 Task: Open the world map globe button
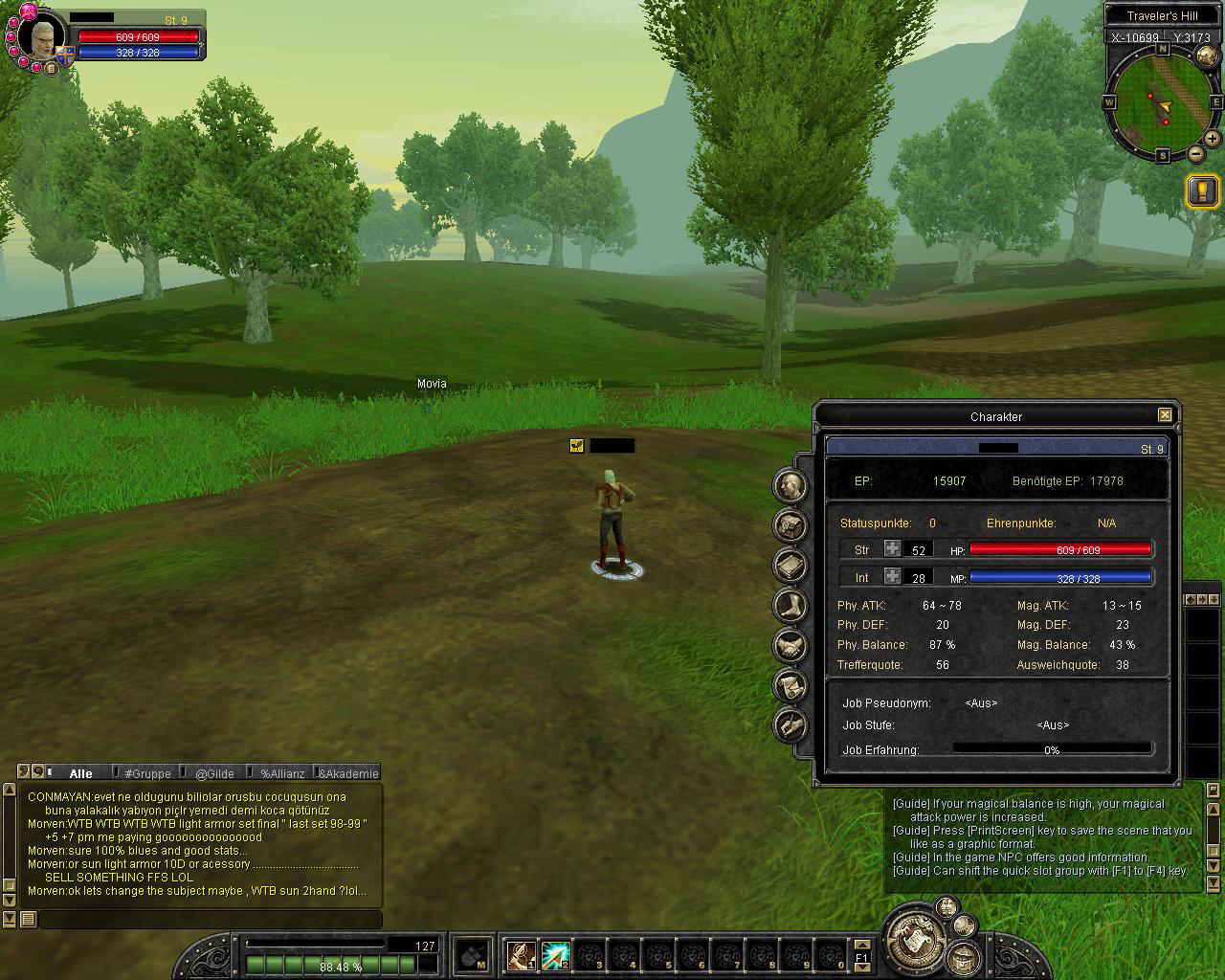(1206, 55)
